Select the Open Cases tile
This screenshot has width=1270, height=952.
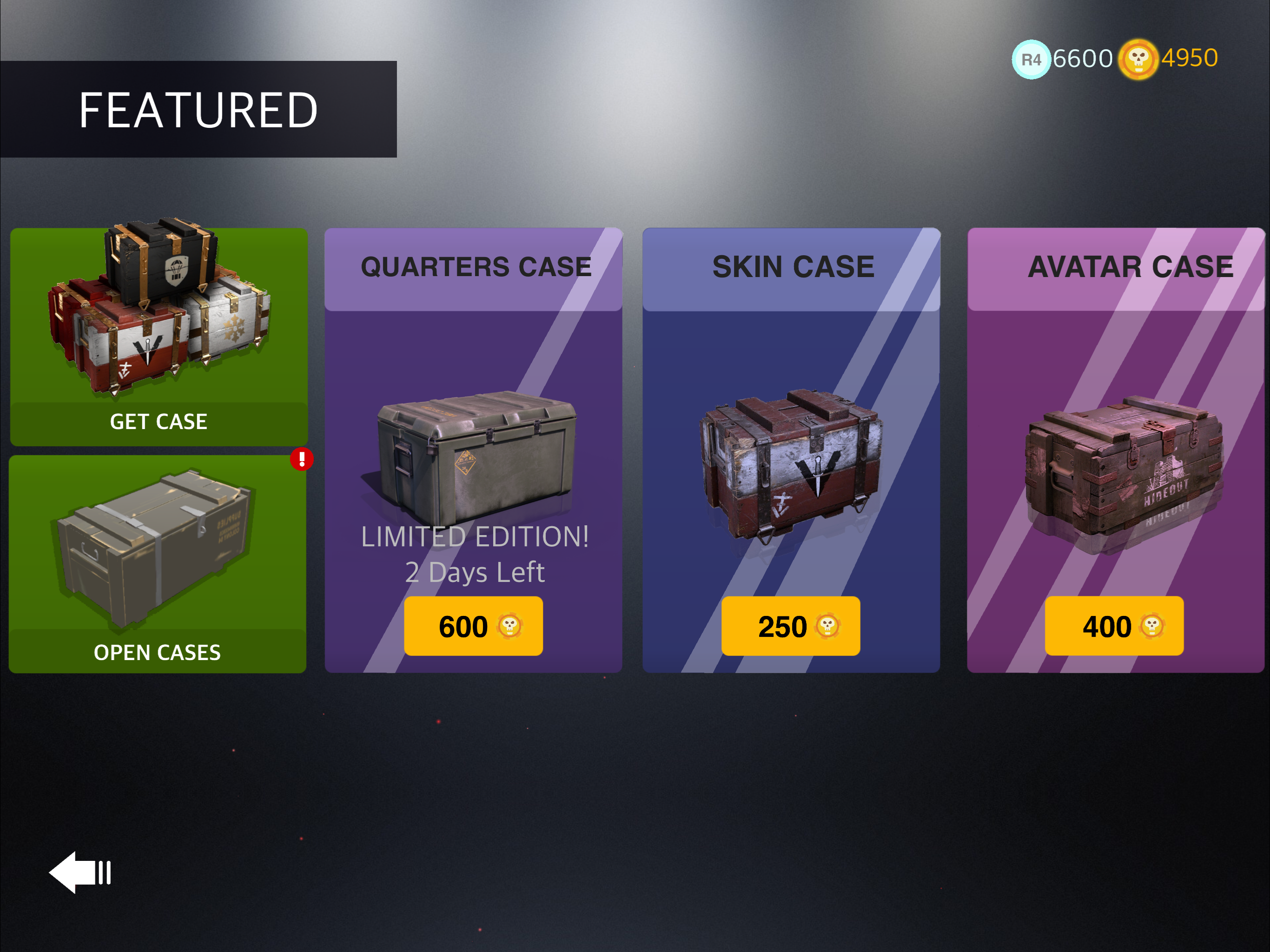(157, 564)
